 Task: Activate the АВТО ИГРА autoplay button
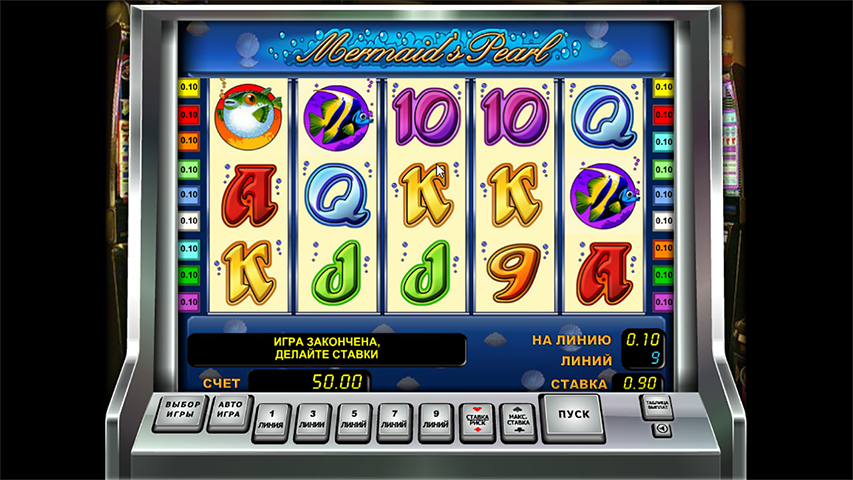click(x=229, y=412)
